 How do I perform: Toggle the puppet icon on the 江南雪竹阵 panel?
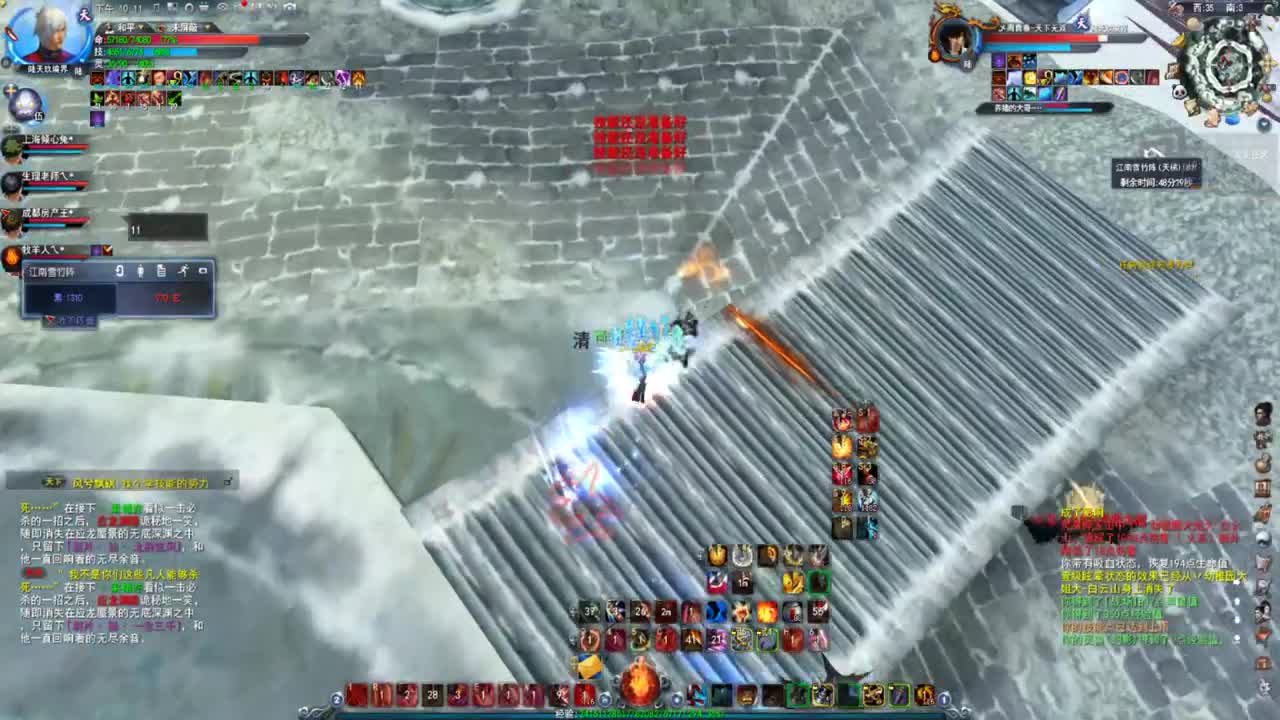click(140, 270)
